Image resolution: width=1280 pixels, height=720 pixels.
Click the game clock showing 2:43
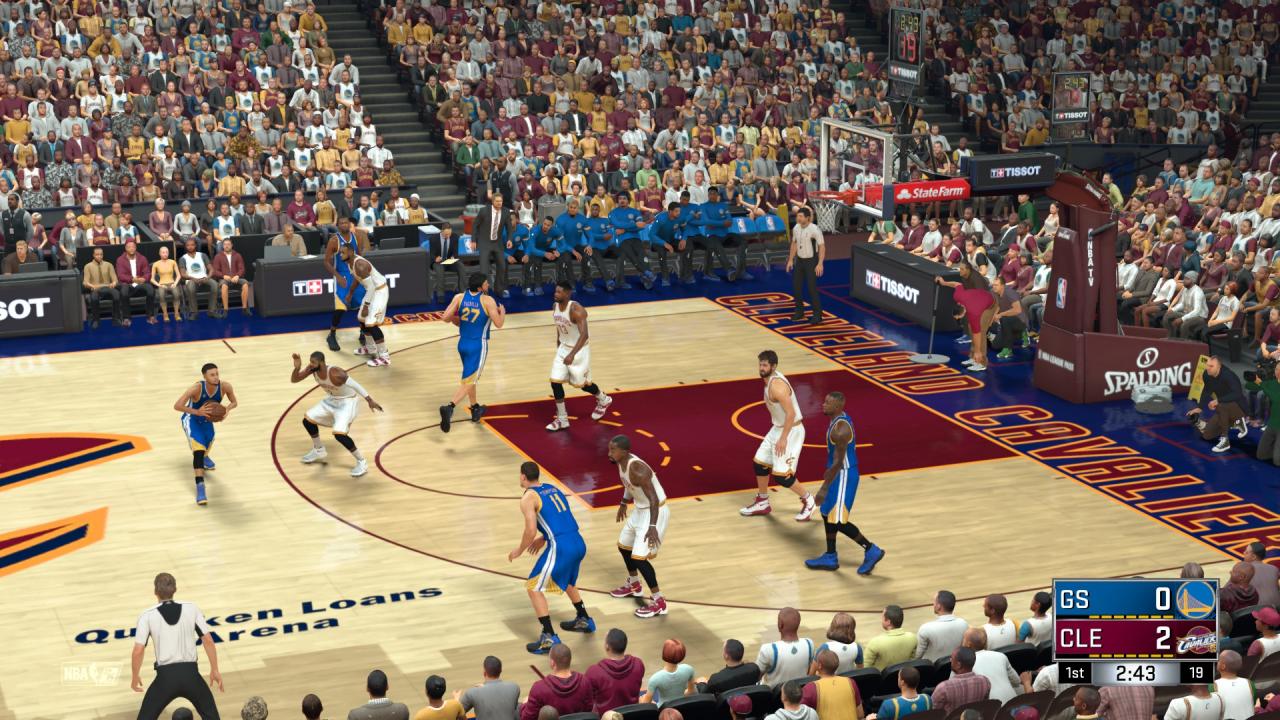tap(1134, 672)
